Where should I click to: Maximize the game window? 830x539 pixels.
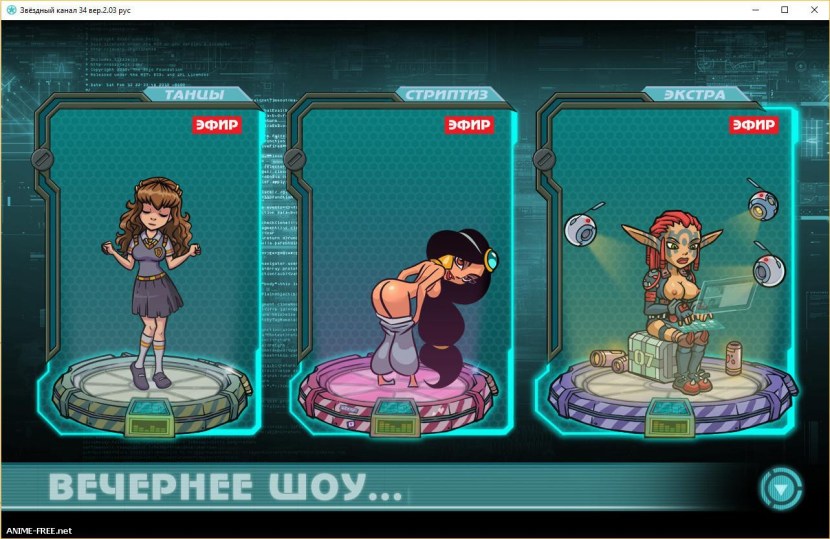tap(785, 10)
